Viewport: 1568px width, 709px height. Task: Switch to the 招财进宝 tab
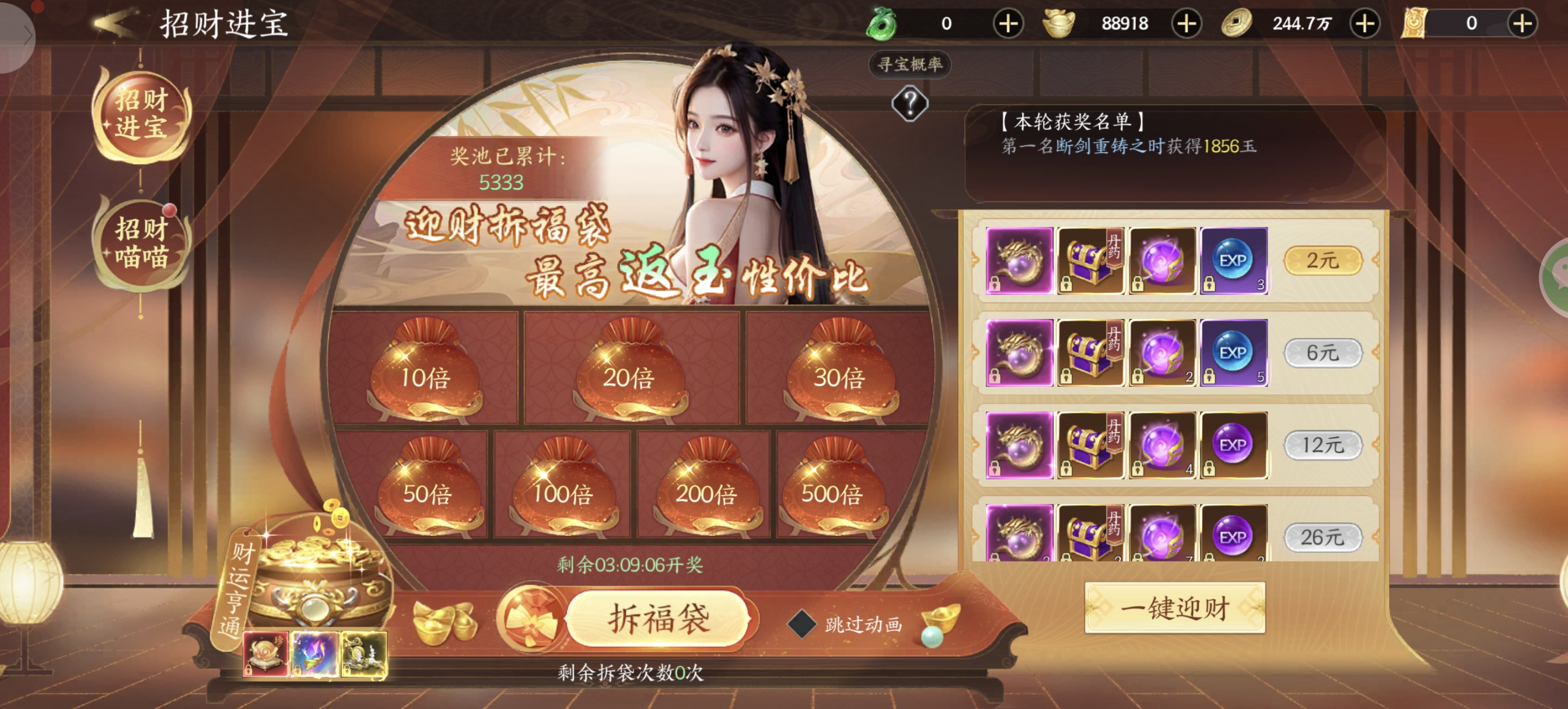tap(141, 114)
